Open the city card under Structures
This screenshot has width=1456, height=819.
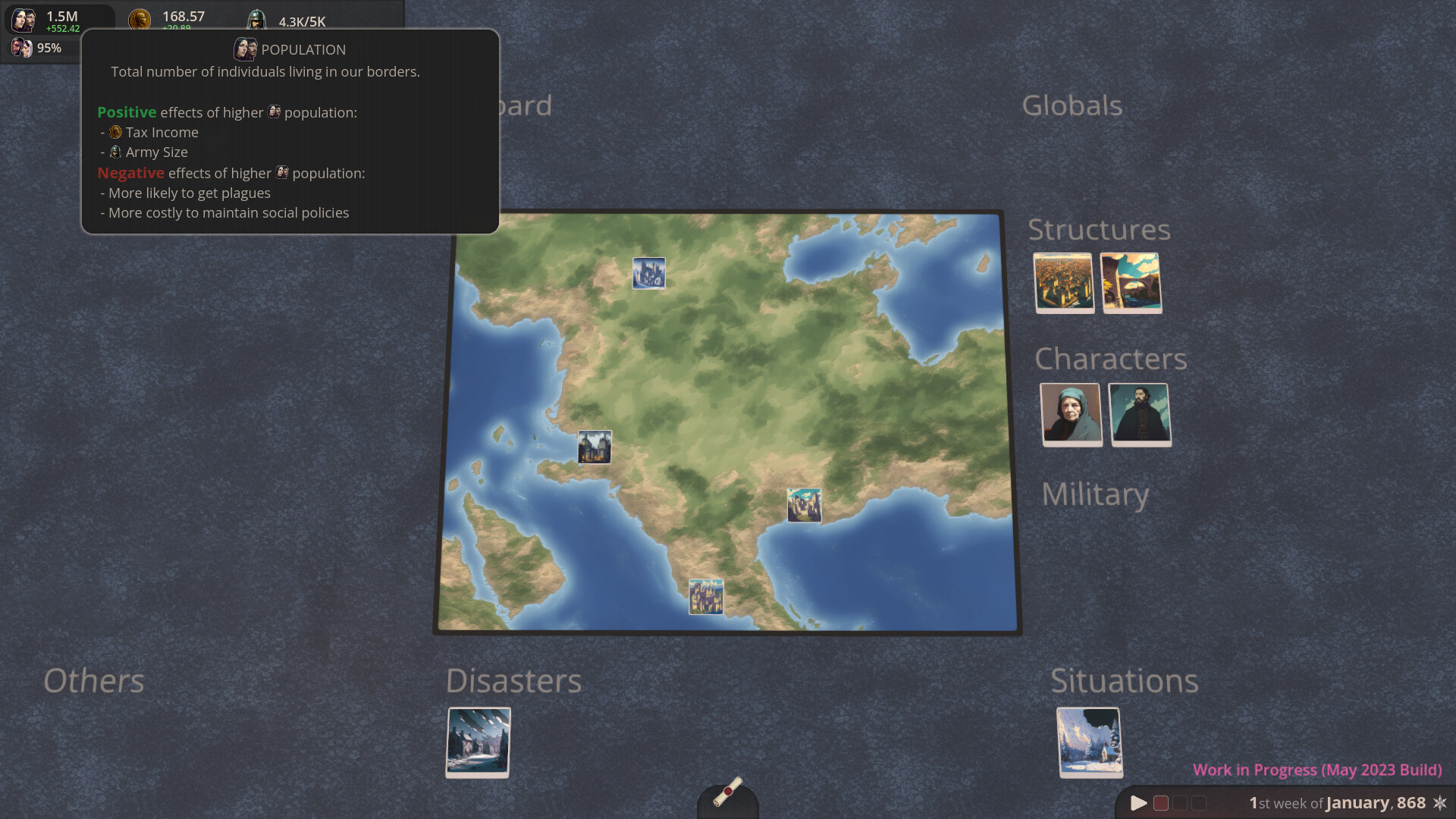click(1064, 283)
